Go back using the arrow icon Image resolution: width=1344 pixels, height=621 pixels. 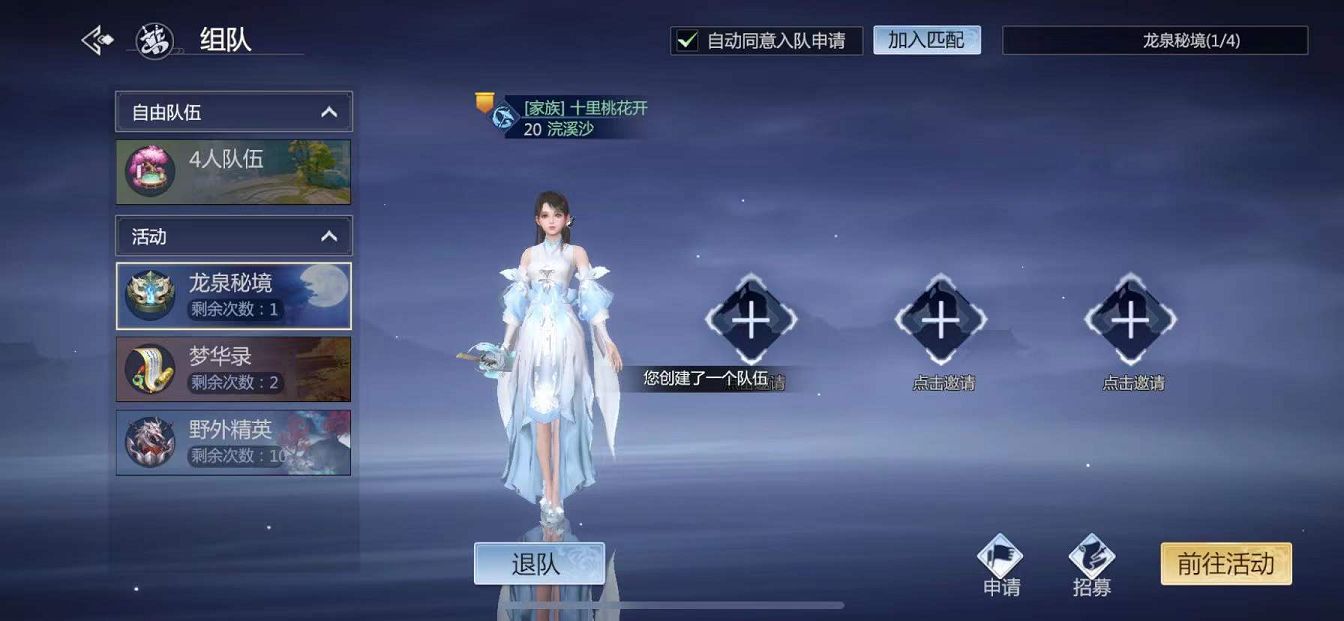click(97, 41)
